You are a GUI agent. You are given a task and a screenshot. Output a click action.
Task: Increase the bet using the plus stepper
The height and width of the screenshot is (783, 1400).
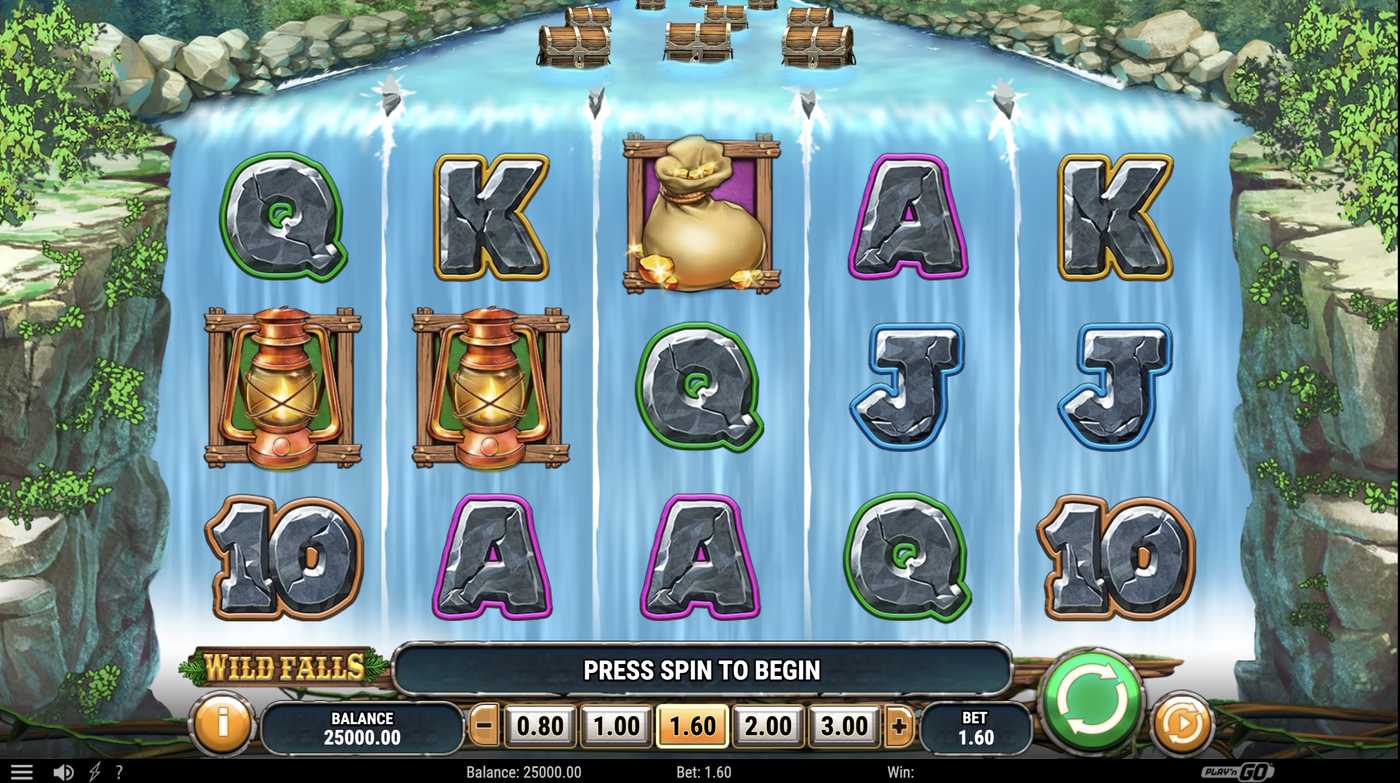click(x=897, y=726)
